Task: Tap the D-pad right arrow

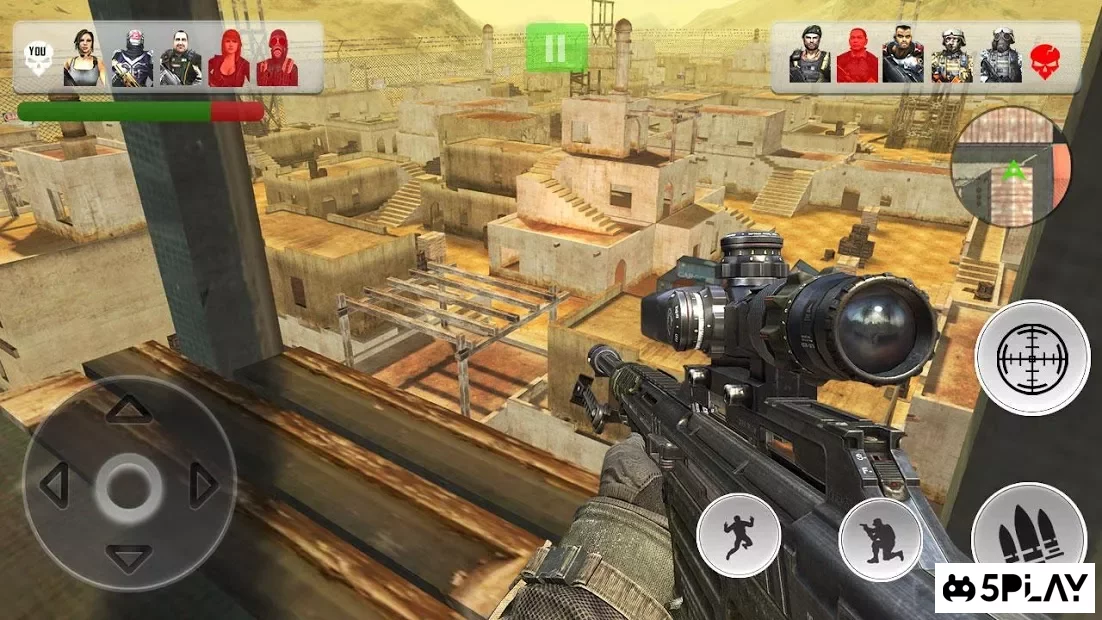Action: [x=204, y=486]
